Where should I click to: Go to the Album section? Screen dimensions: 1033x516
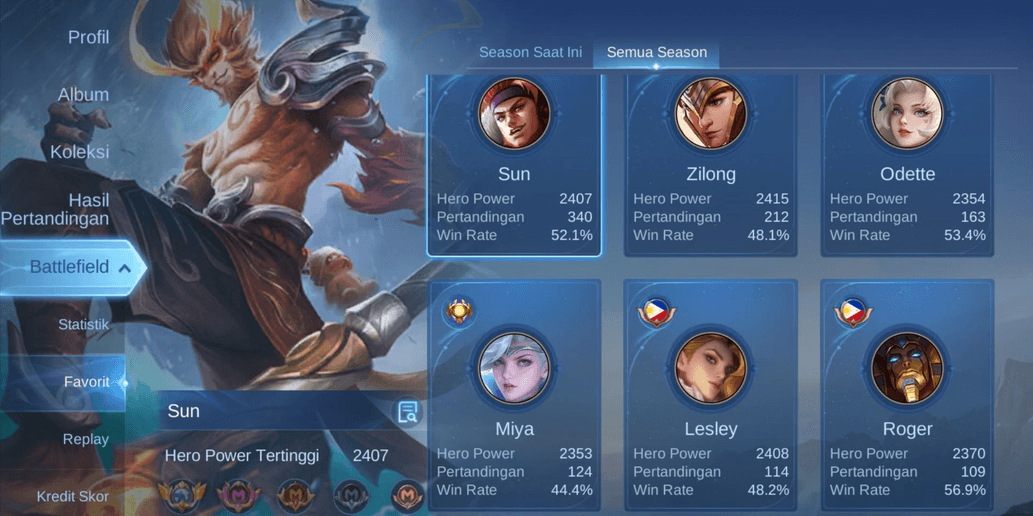[x=83, y=95]
